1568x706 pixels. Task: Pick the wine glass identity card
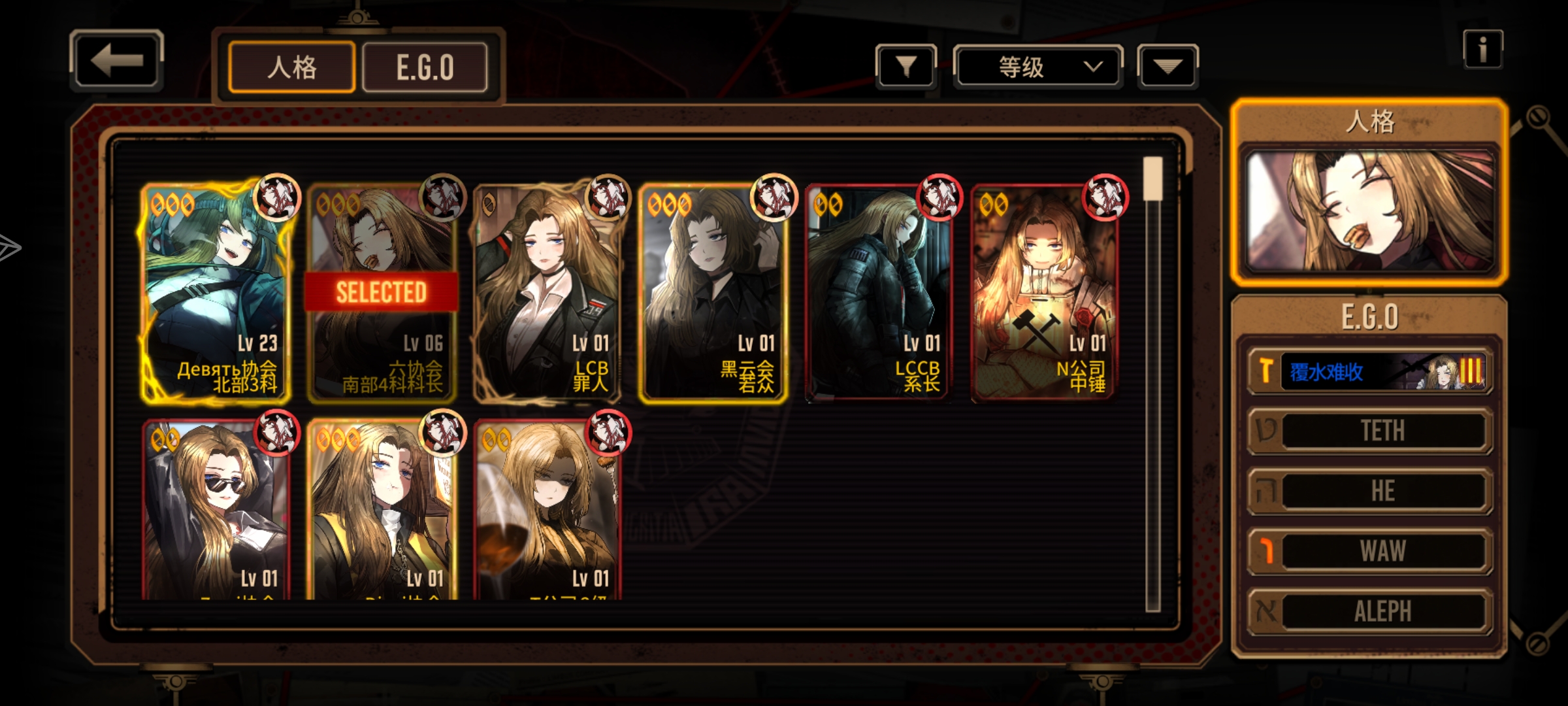547,510
